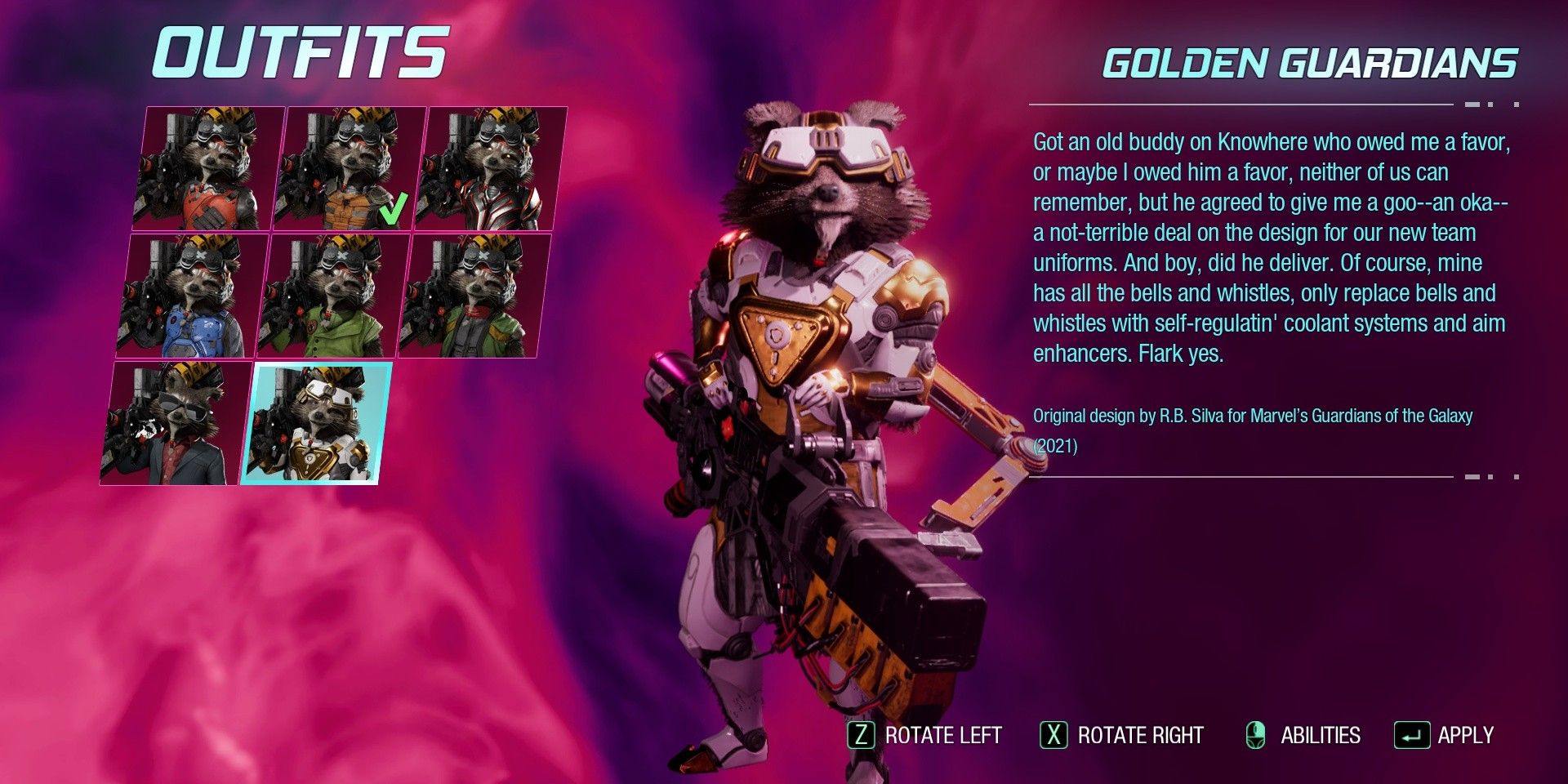Click the OUTFITS heading

(302, 51)
